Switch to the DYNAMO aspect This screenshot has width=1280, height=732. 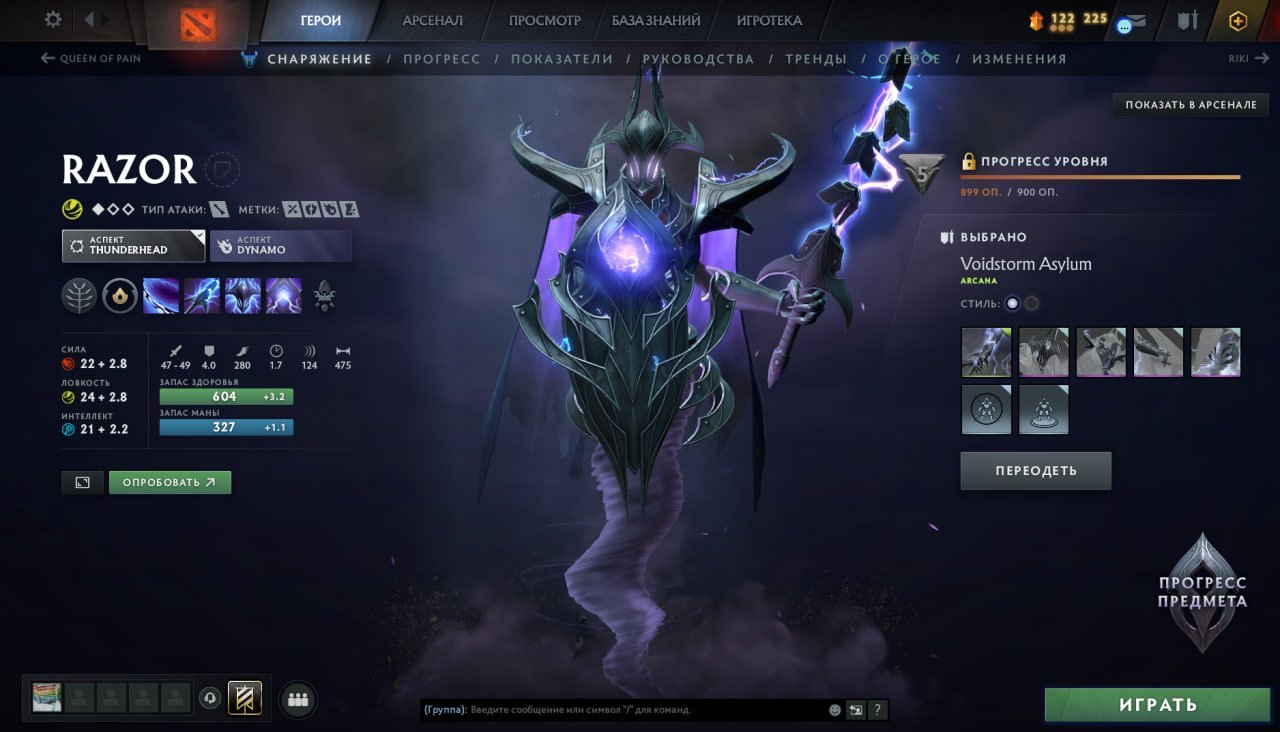[280, 245]
